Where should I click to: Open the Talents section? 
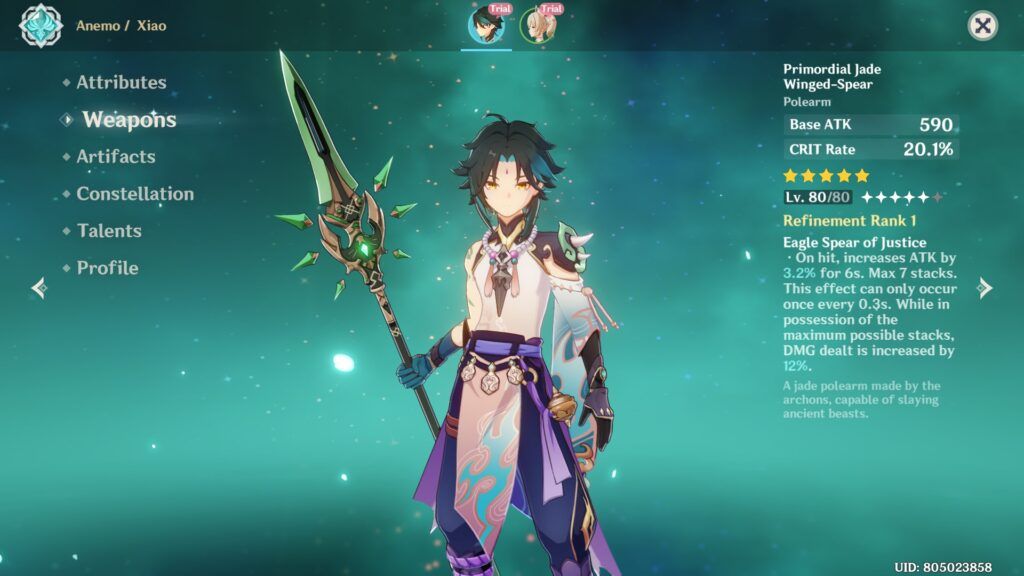click(109, 231)
